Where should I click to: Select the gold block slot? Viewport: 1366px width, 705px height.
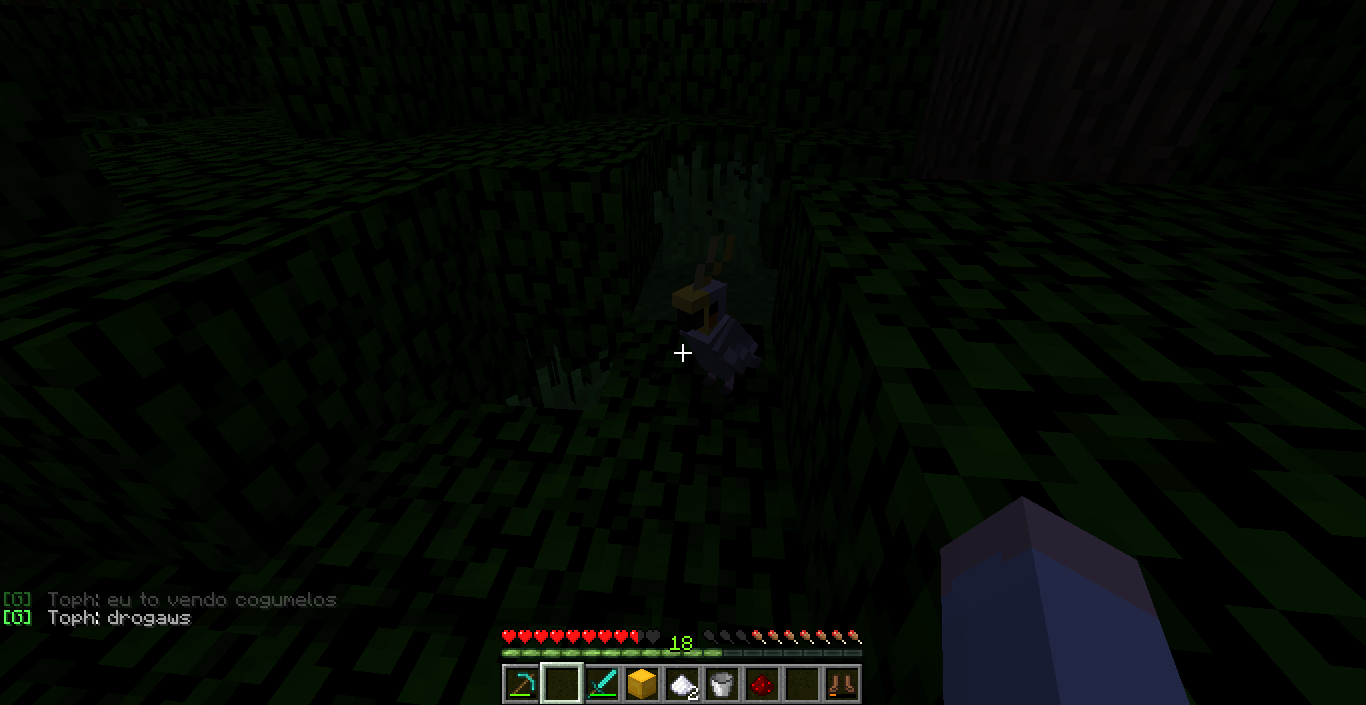(x=641, y=685)
